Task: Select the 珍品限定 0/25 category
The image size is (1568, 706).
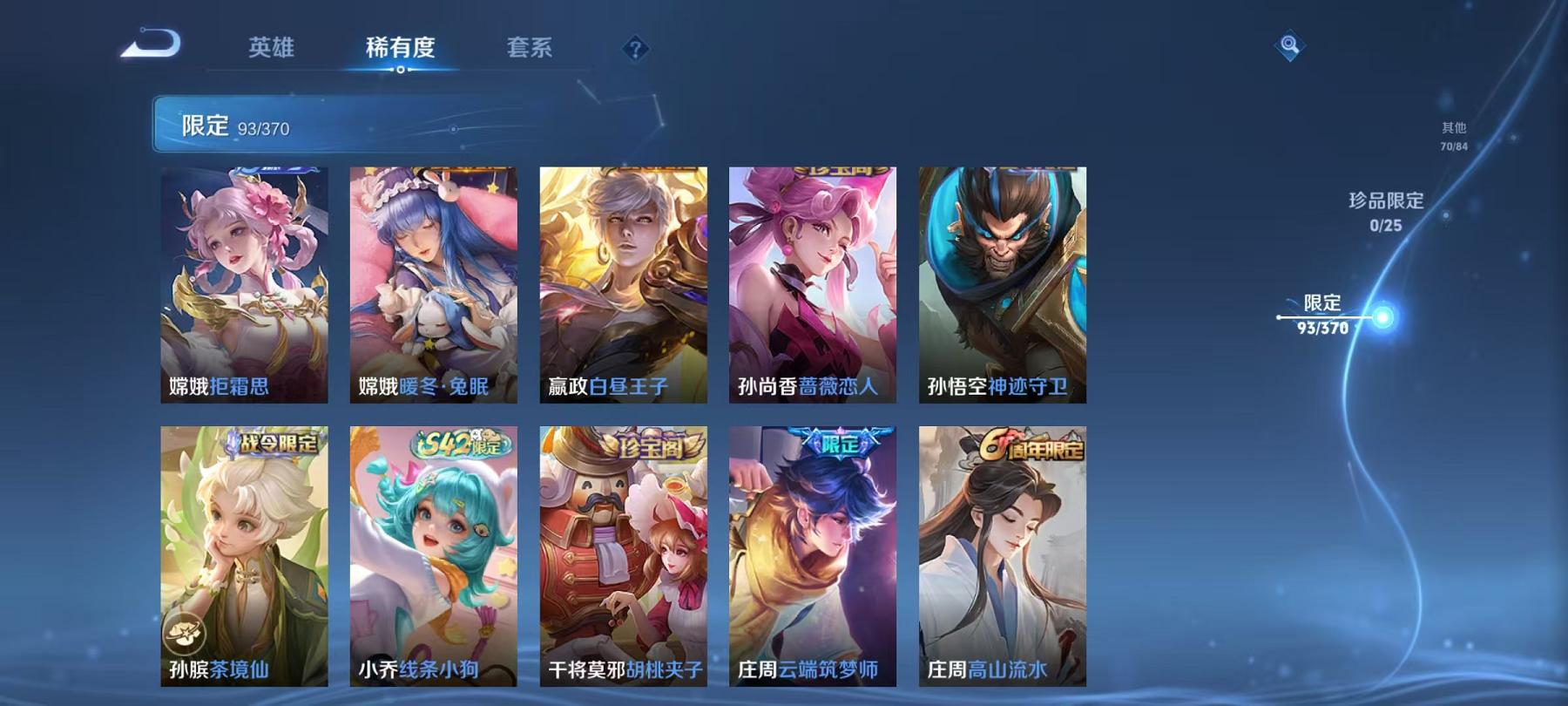Action: (1384, 214)
